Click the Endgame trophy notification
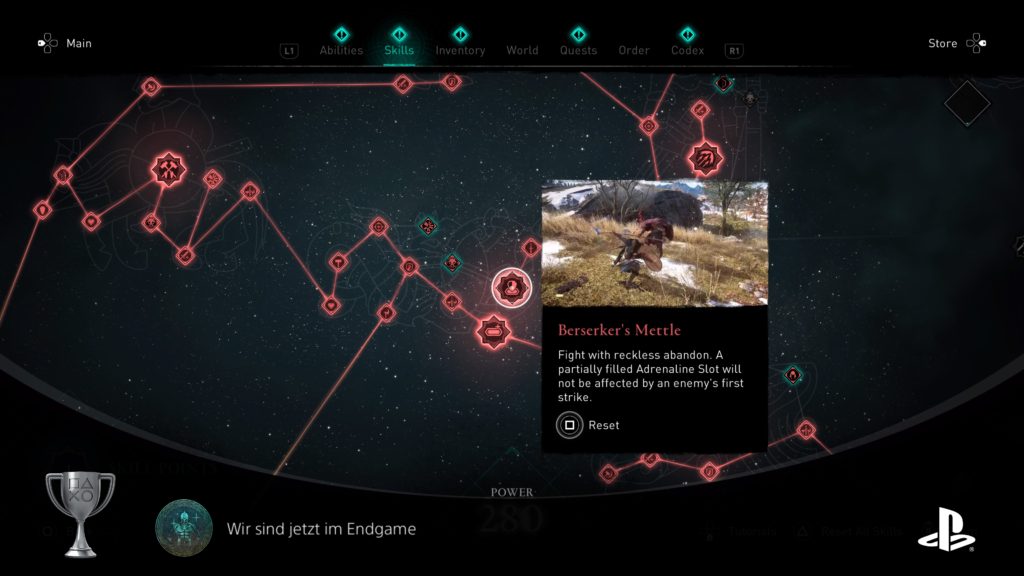This screenshot has width=1024, height=576. [x=320, y=528]
